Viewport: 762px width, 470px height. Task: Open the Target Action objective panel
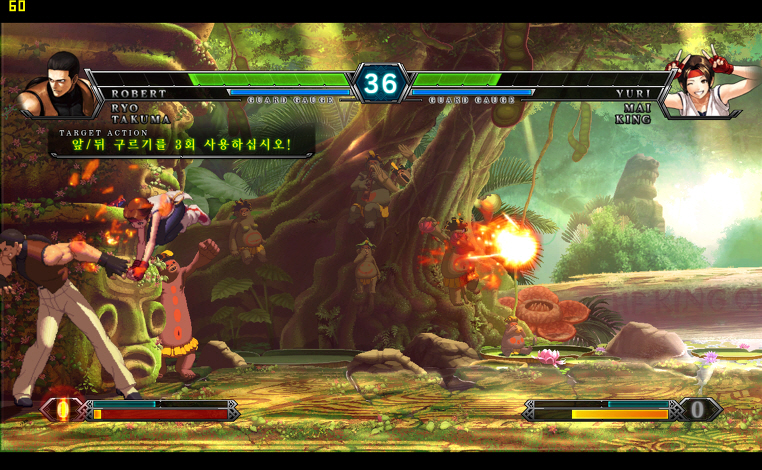[181, 143]
